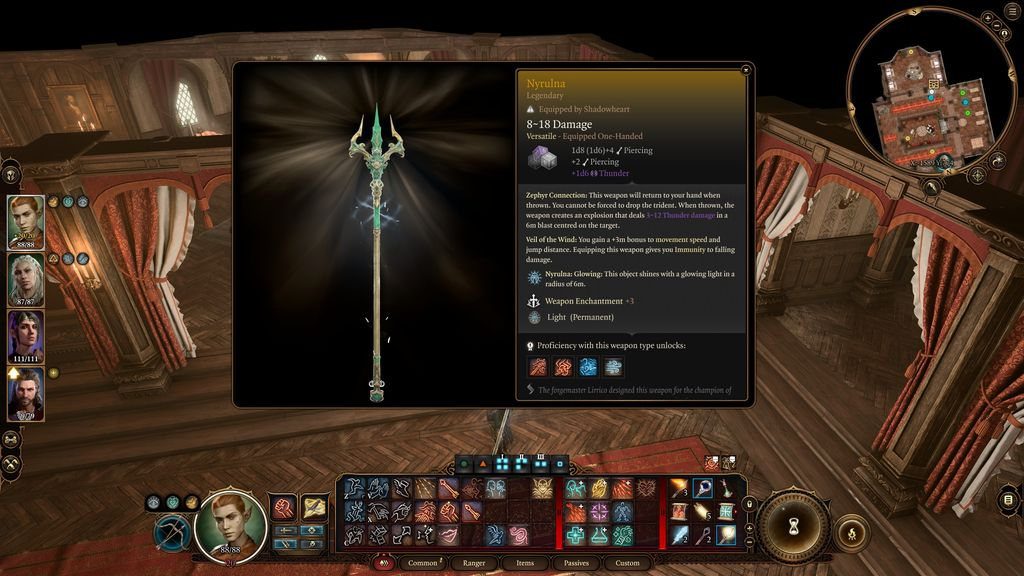The width and height of the screenshot is (1024, 576).
Task: Select the first proficiency weapon skill icon
Action: tap(538, 367)
